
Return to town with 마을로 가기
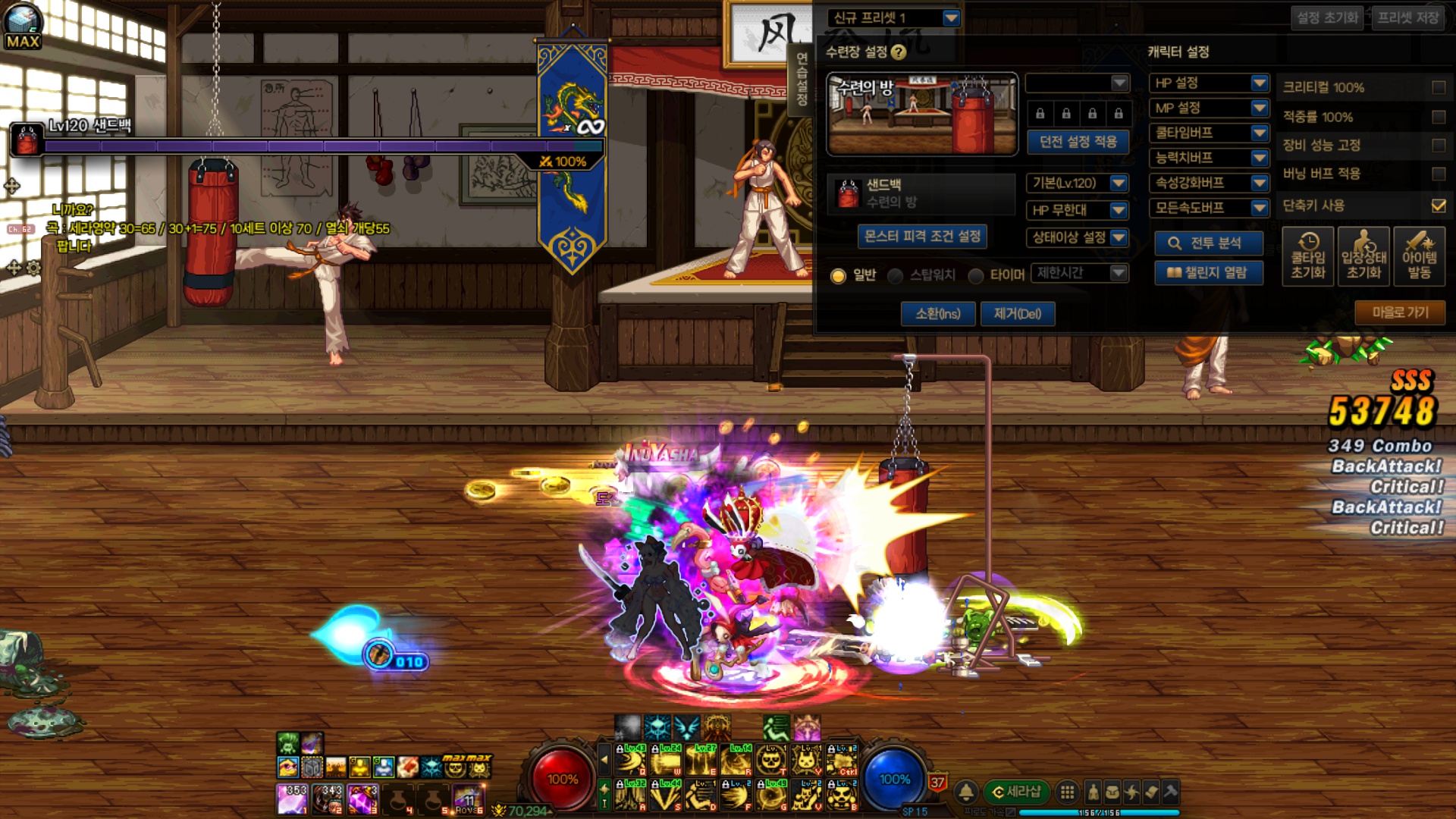tap(1399, 312)
